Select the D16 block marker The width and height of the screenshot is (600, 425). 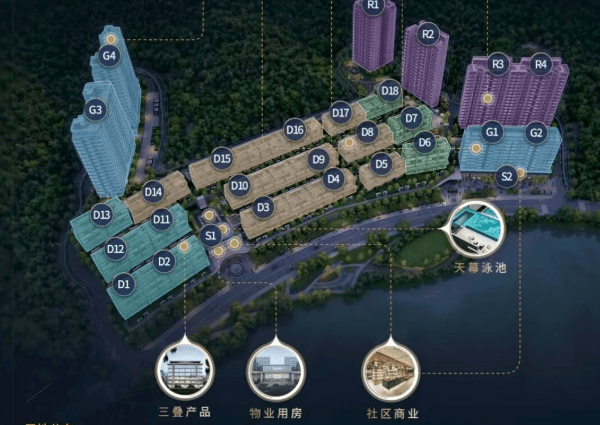[x=295, y=129]
